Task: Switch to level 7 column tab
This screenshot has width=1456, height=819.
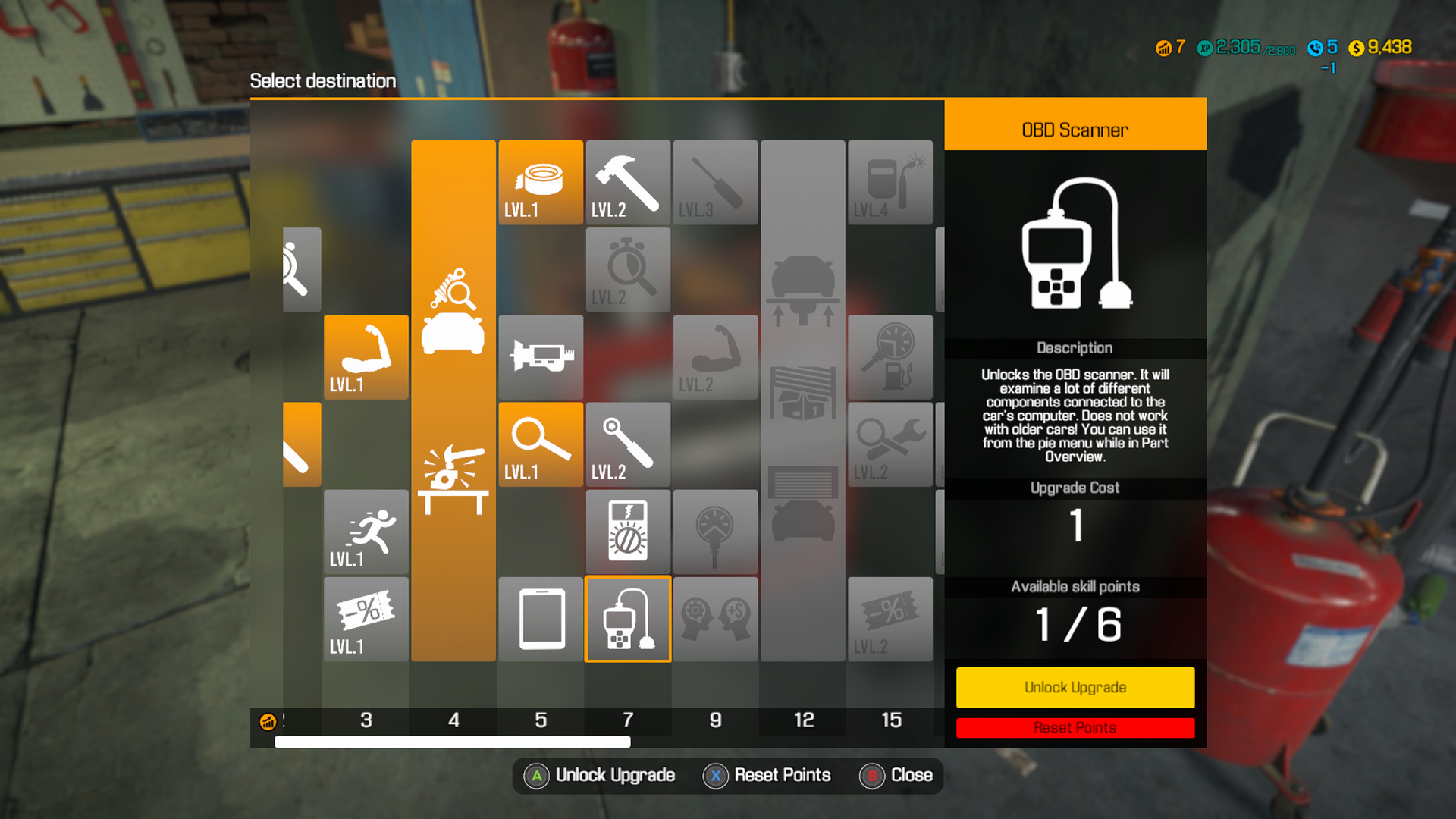Action: click(628, 721)
